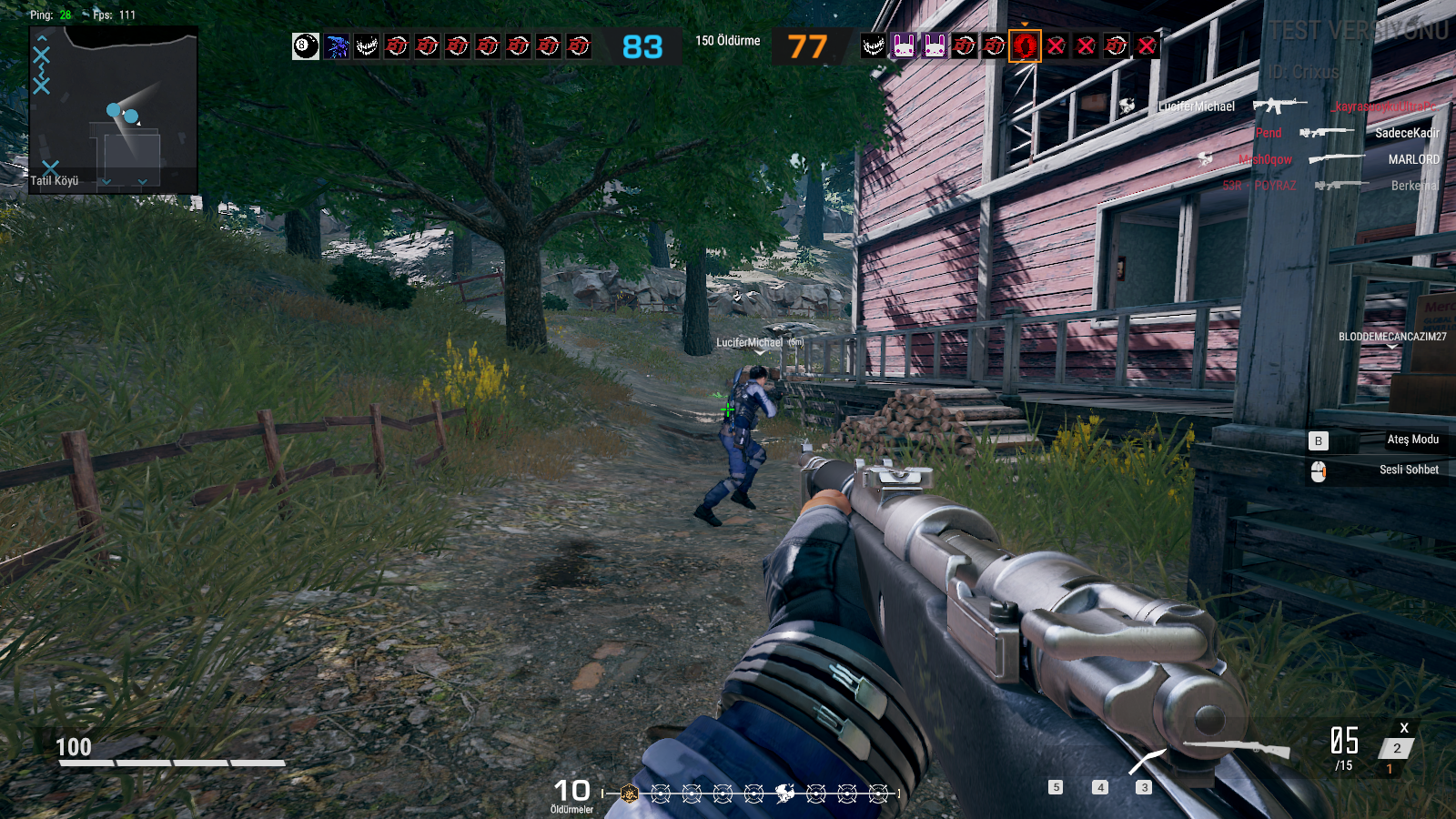
Task: Toggle the Sesli Sohbet voice chat
Action: tap(1409, 470)
